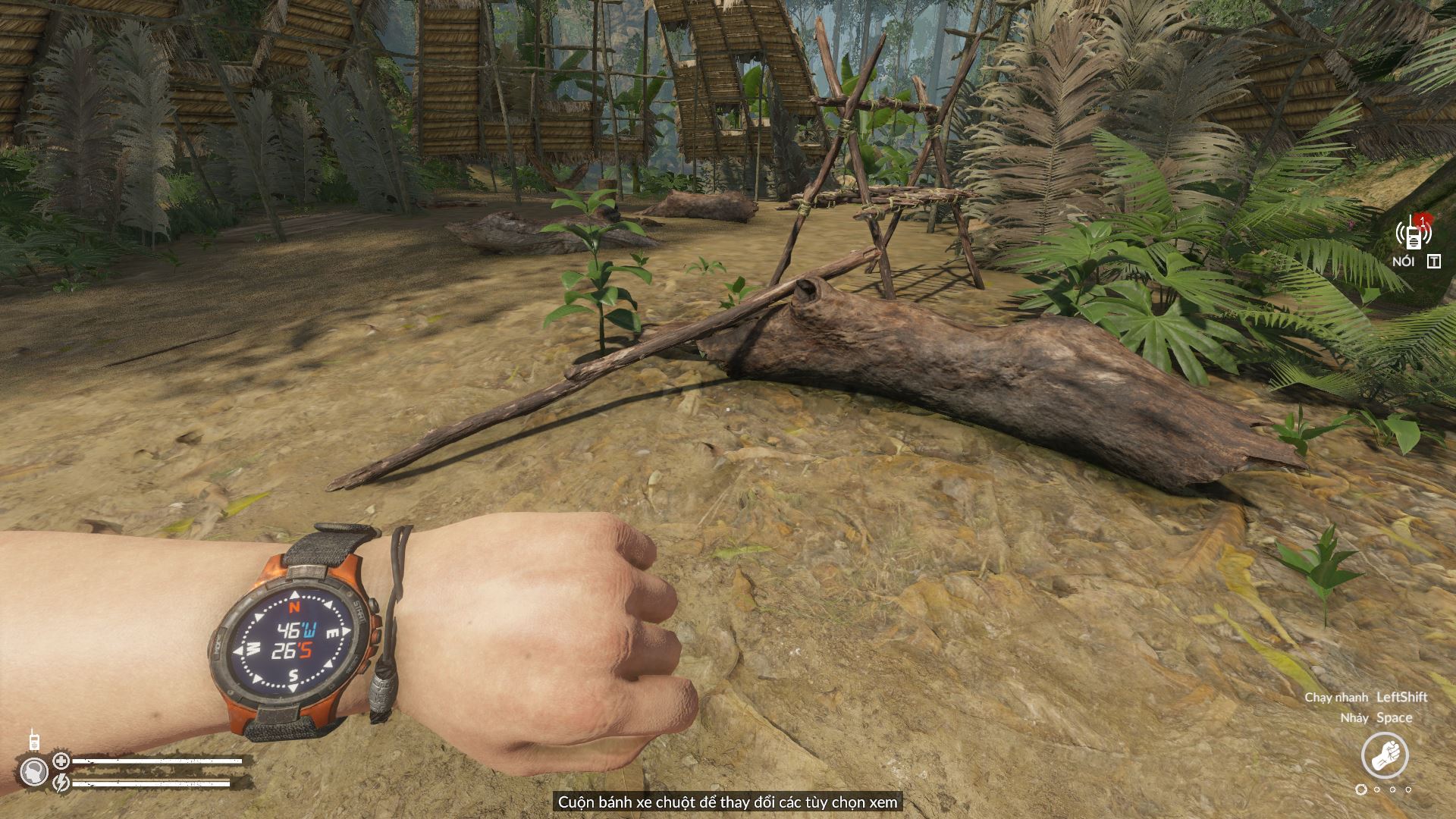Screen dimensions: 1456x819
Task: Click the sanity head icon
Action: (x=33, y=772)
